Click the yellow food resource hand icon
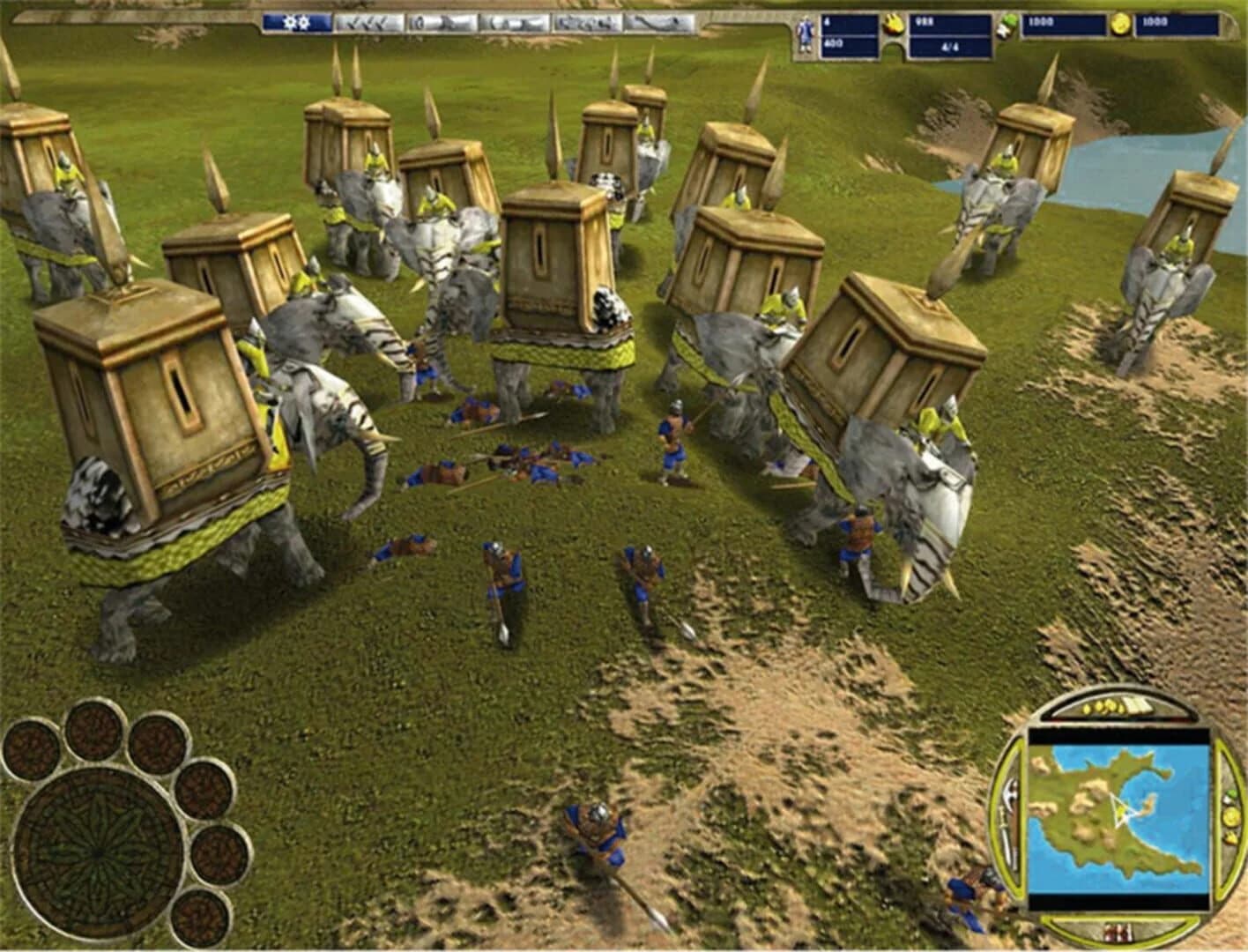 click(892, 26)
